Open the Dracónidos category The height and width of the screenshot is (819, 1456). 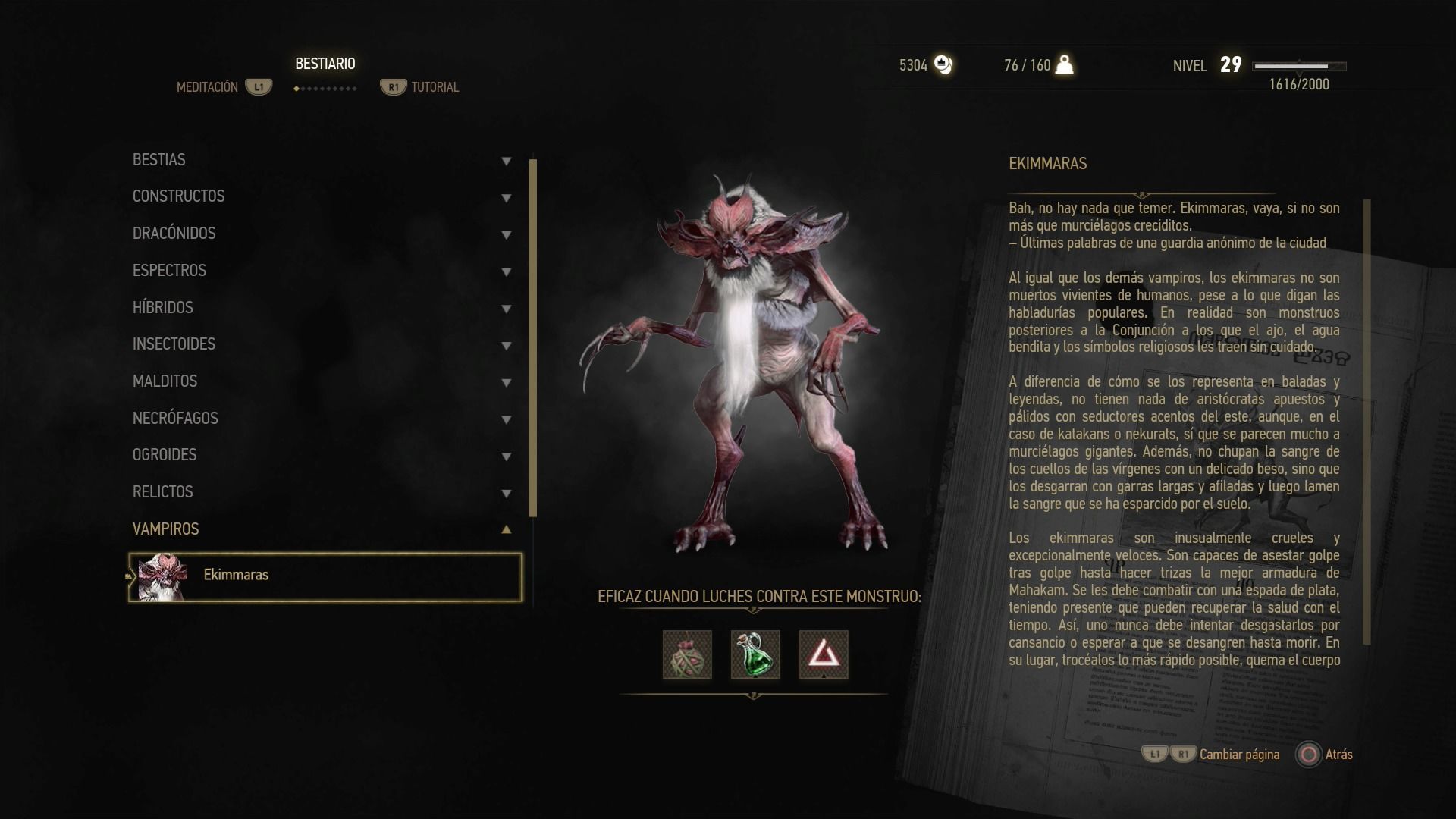(322, 234)
